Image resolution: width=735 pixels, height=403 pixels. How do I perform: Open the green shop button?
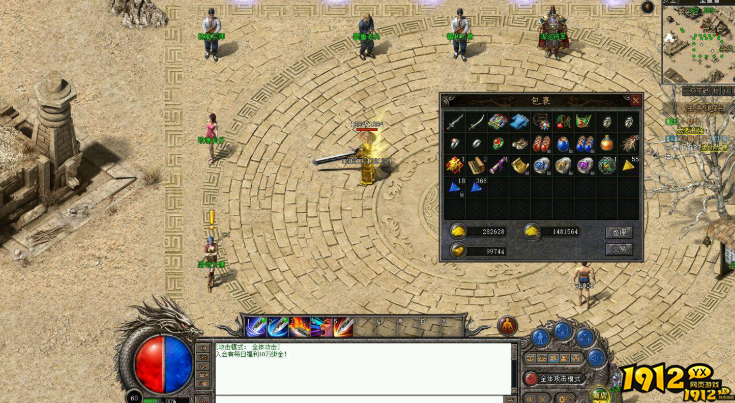coord(600,395)
